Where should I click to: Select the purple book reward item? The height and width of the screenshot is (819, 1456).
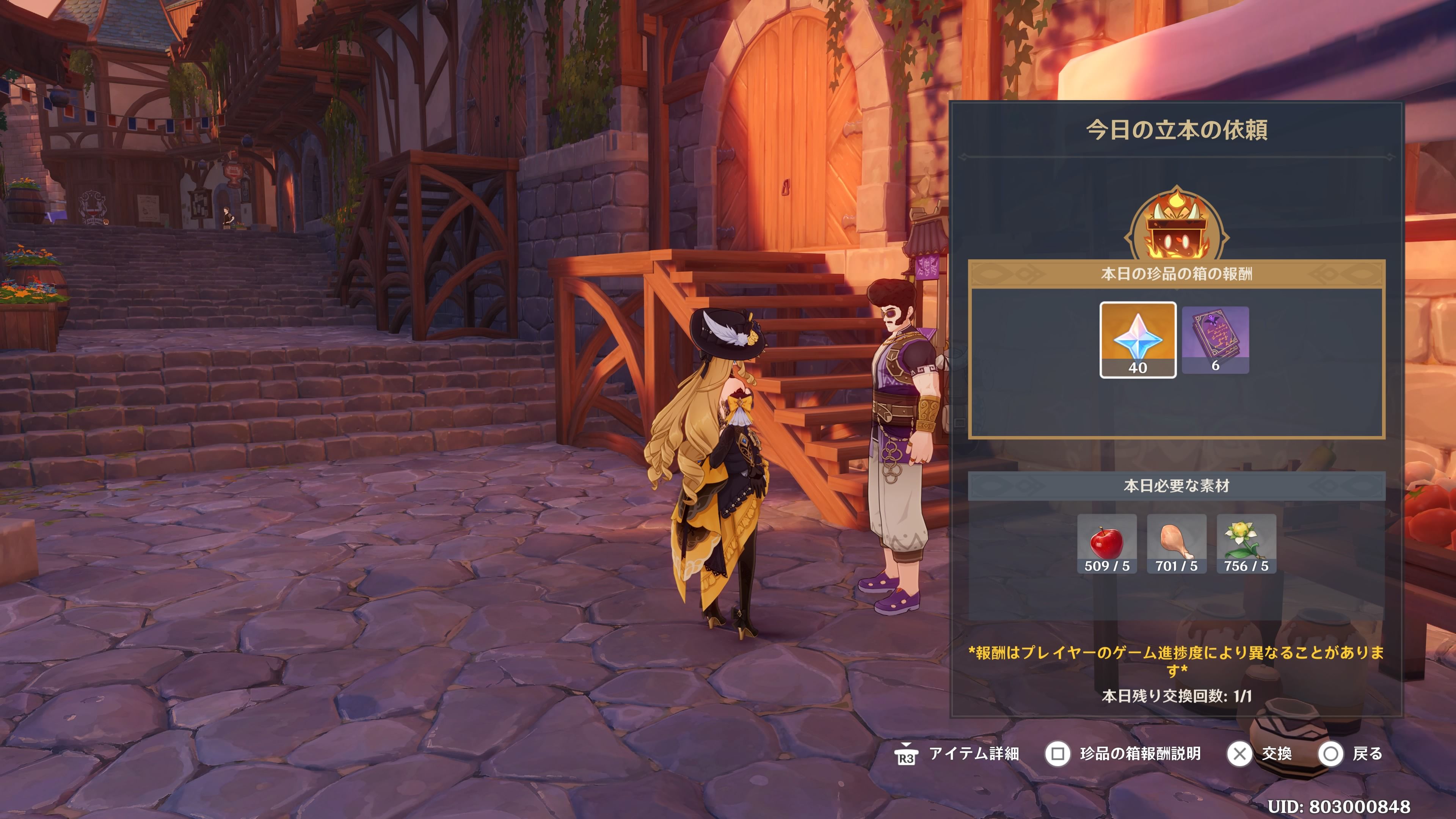(x=1214, y=340)
